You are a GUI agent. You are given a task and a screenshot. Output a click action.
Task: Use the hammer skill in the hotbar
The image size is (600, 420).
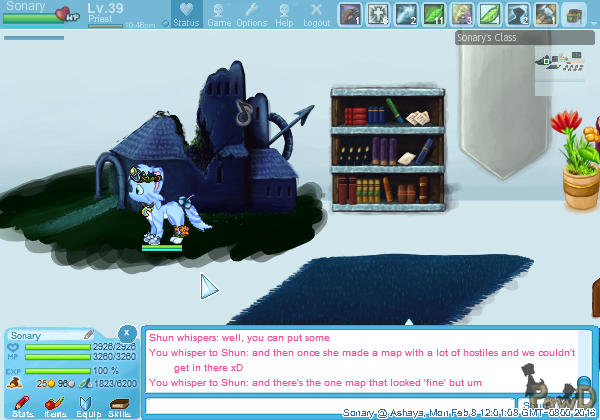[545, 14]
